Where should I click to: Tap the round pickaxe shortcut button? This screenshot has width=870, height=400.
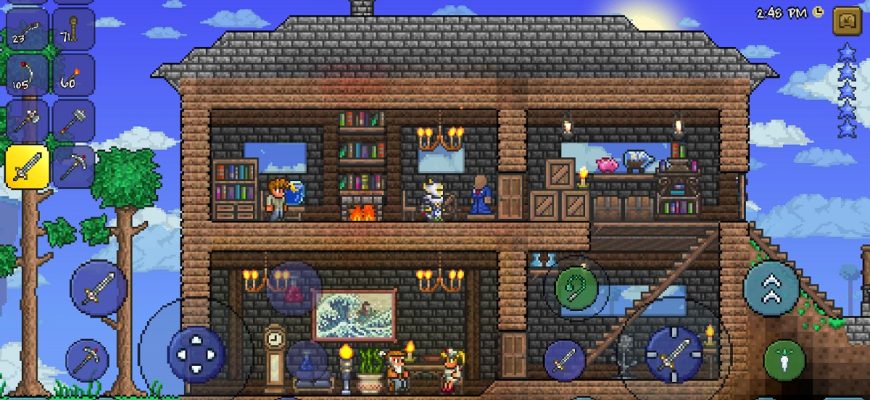click(x=87, y=359)
